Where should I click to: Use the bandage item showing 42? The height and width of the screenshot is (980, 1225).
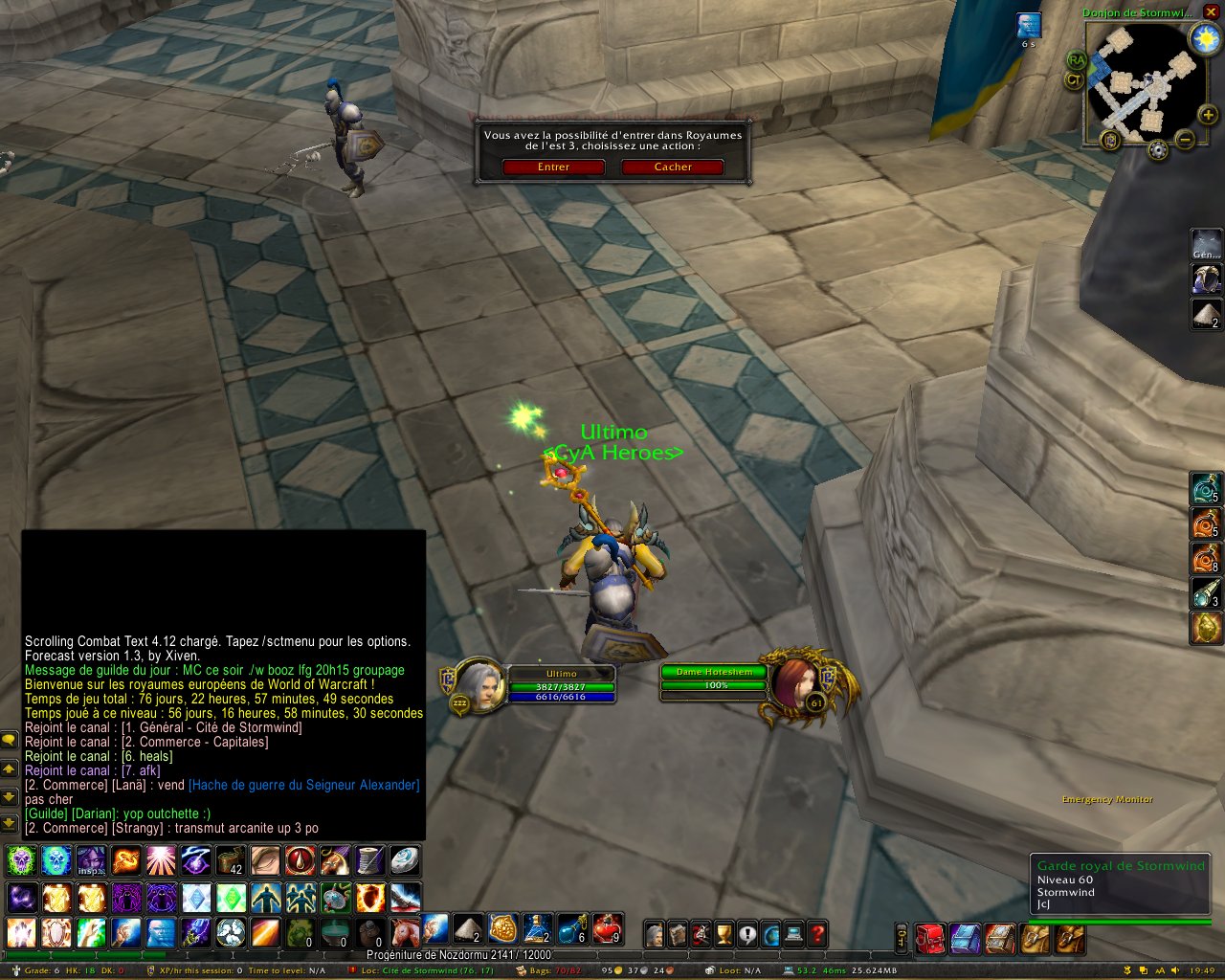pyautogui.click(x=231, y=860)
